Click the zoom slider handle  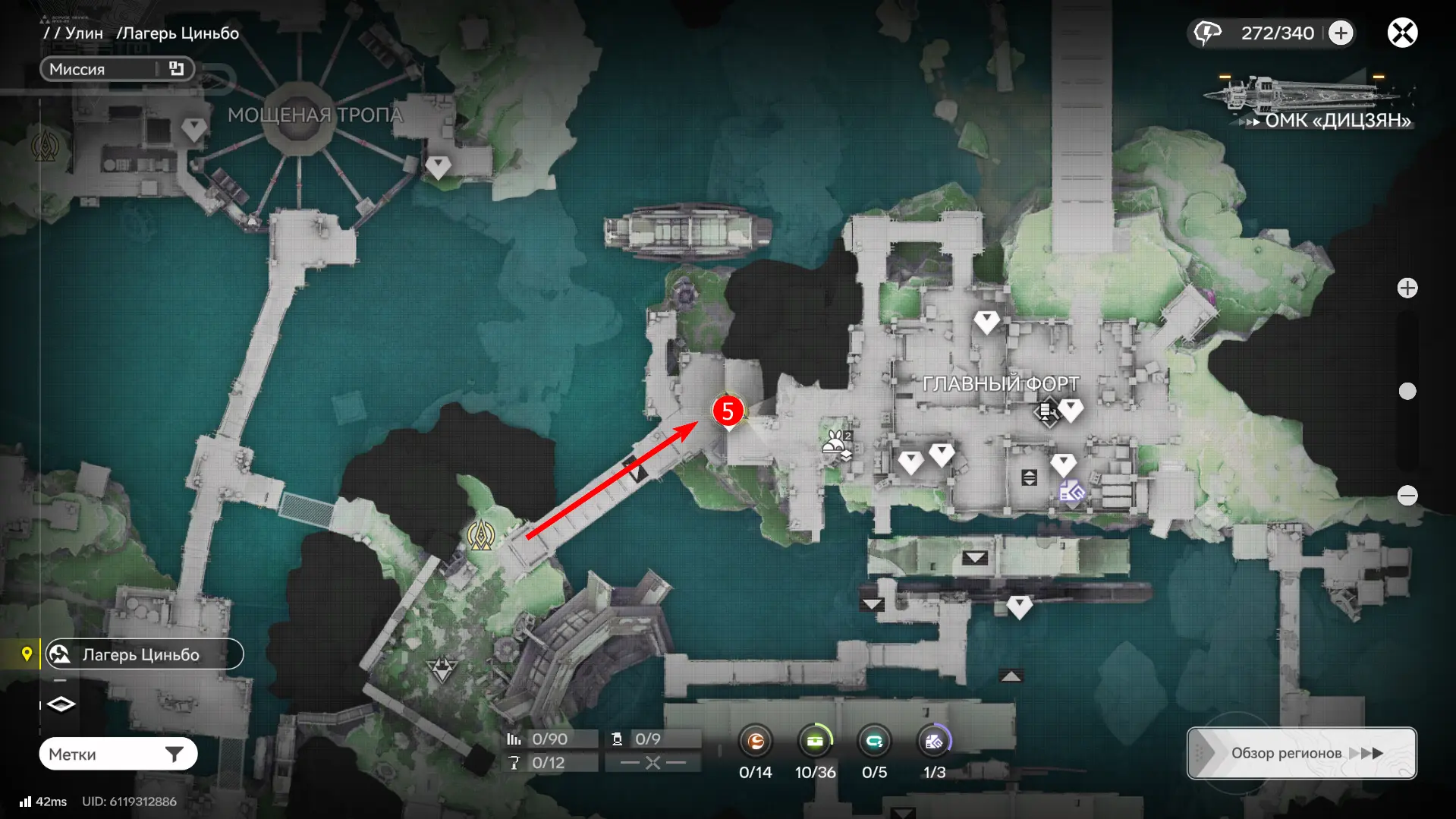1407,391
